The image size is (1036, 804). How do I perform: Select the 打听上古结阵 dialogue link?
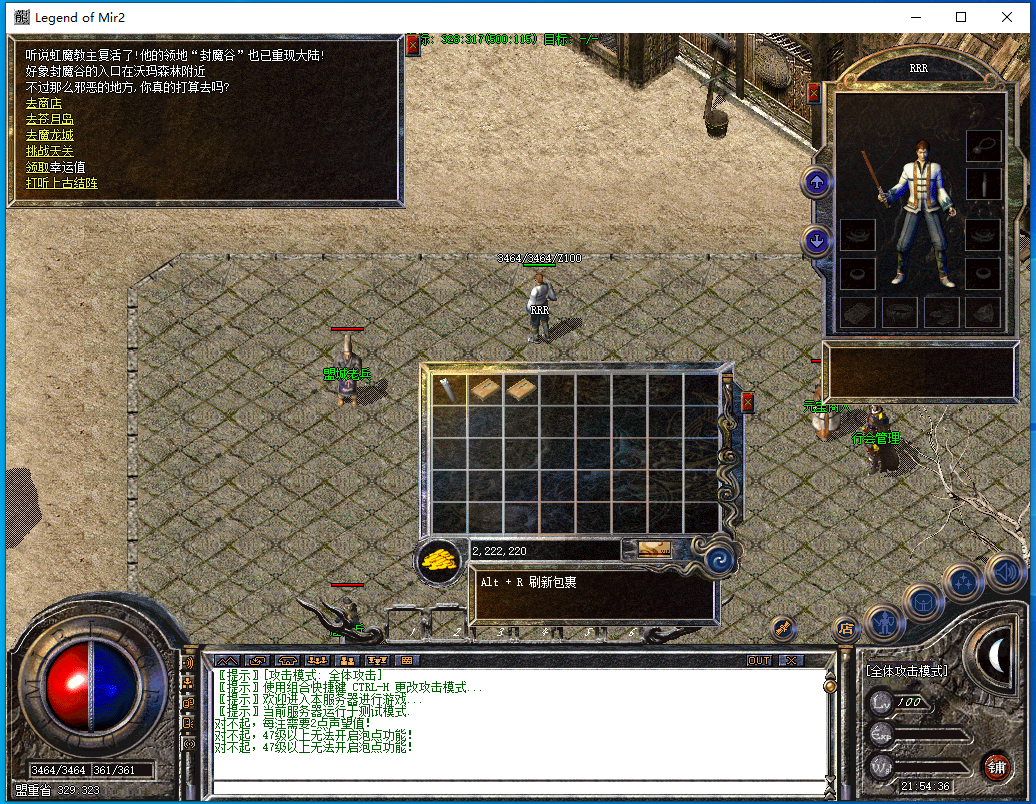(x=61, y=183)
